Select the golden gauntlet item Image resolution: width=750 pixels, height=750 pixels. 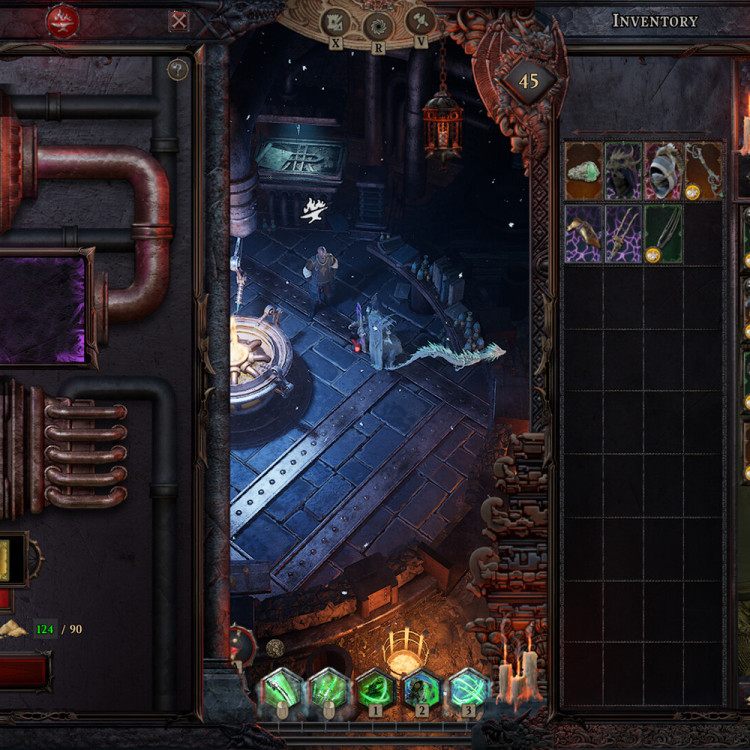(x=584, y=234)
